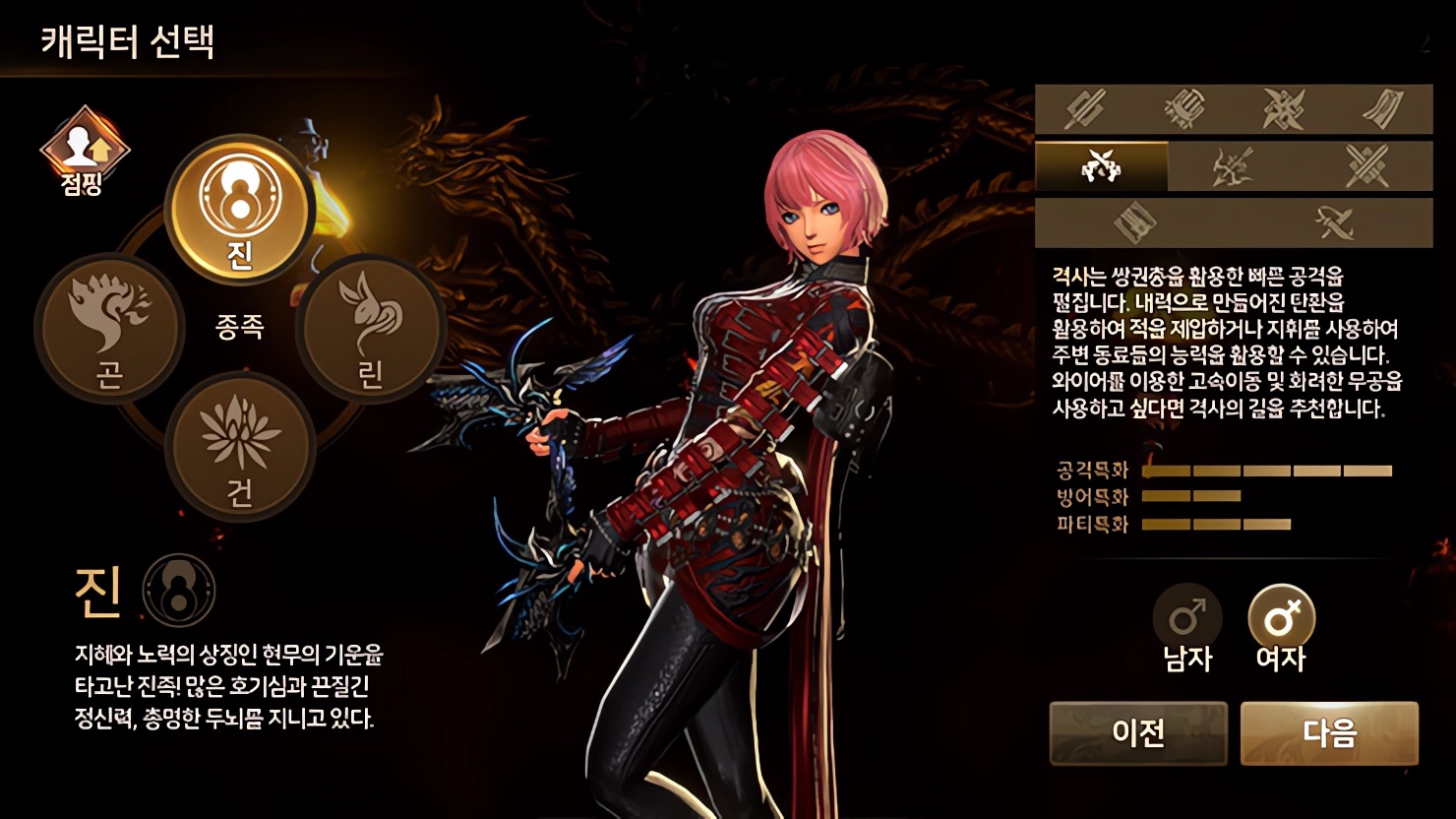Viewport: 1456px width, 819px height.
Task: Choose the crossed dual swords class tab
Action: [1366, 166]
